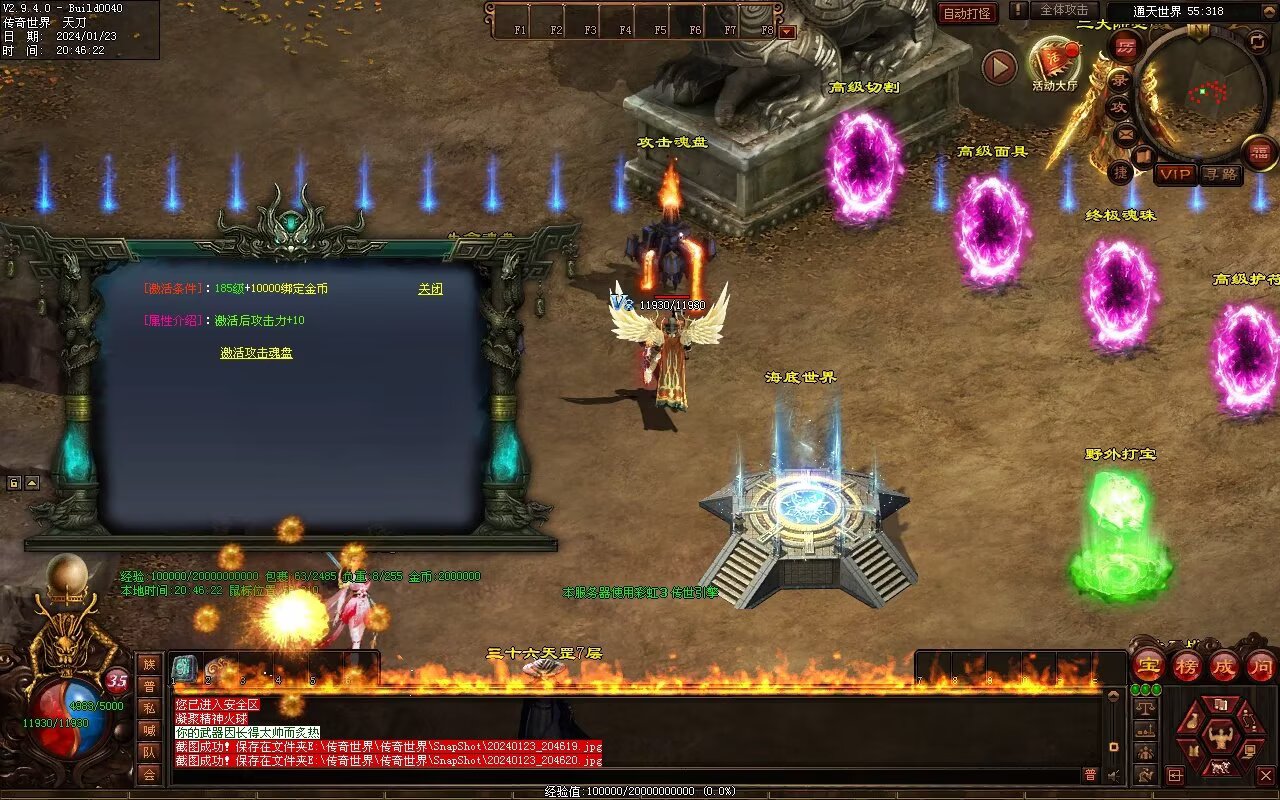Open the character panel muscle-man icon

1219,738
